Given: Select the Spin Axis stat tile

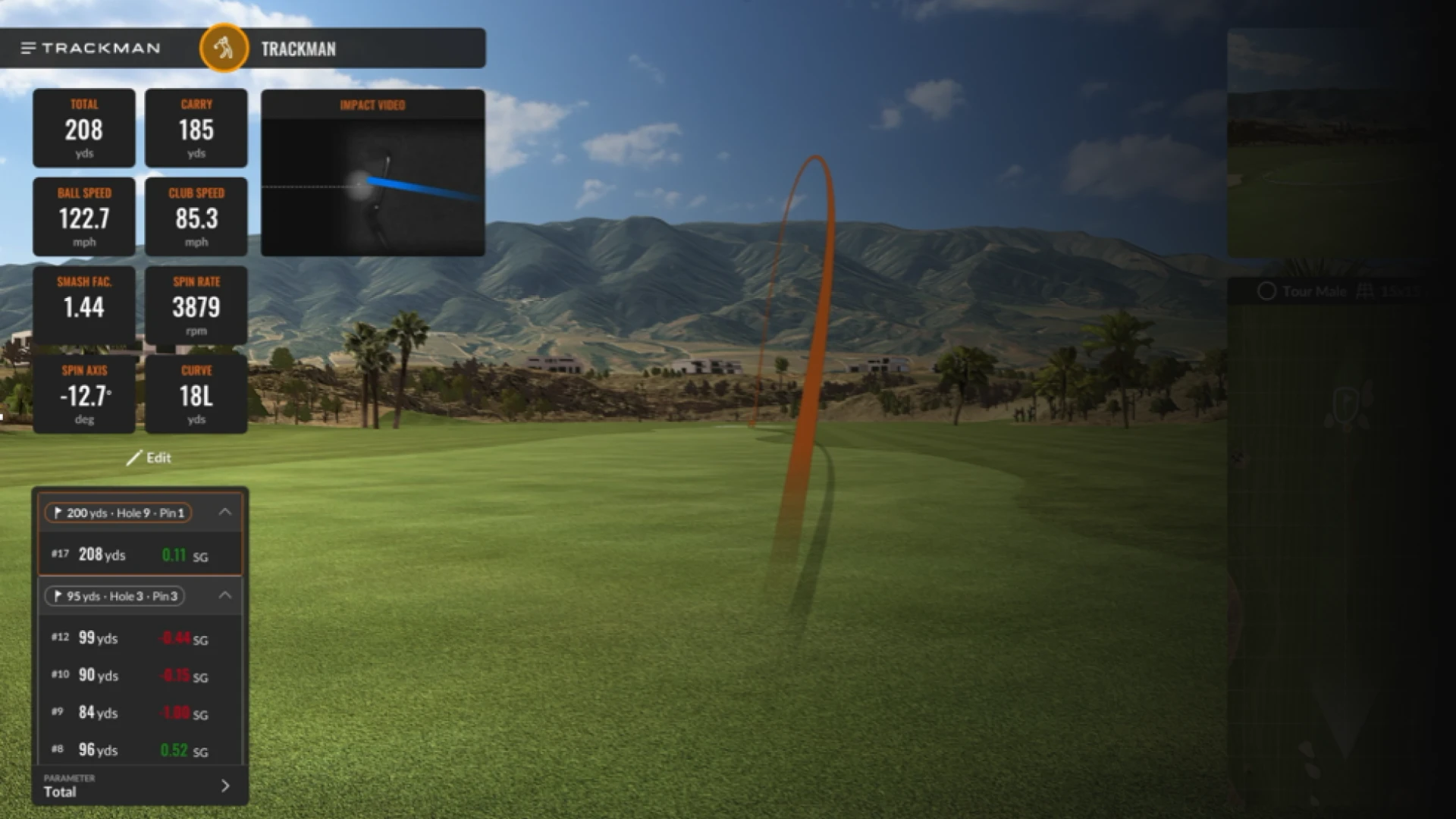Looking at the screenshot, I should (x=84, y=394).
